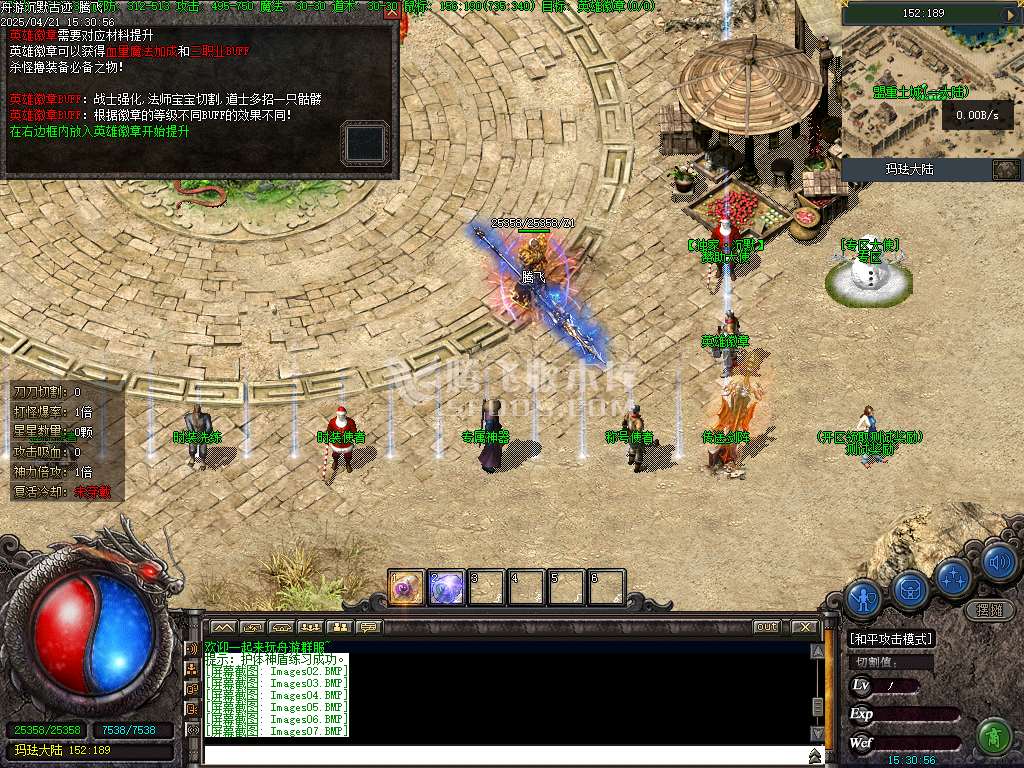Screen dimensions: 1024x768
Task: Close the chat panel with the X
Action: pyautogui.click(x=804, y=627)
